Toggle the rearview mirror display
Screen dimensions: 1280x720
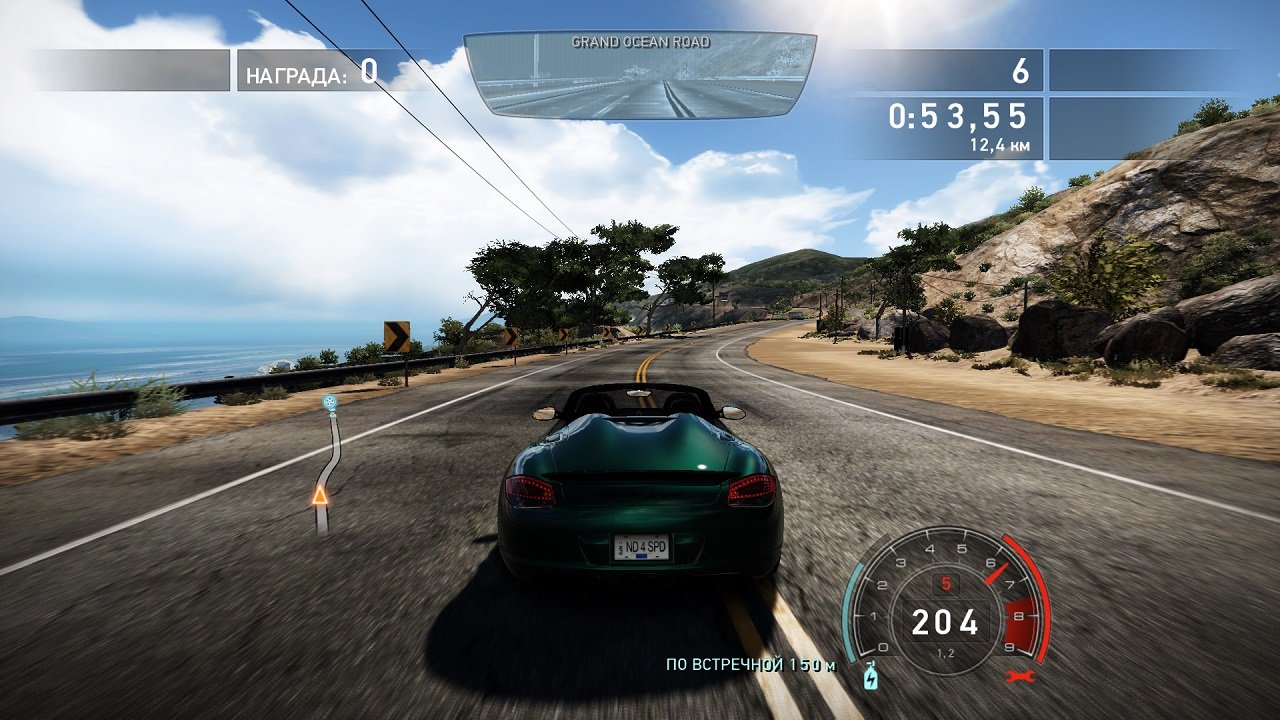(640, 73)
